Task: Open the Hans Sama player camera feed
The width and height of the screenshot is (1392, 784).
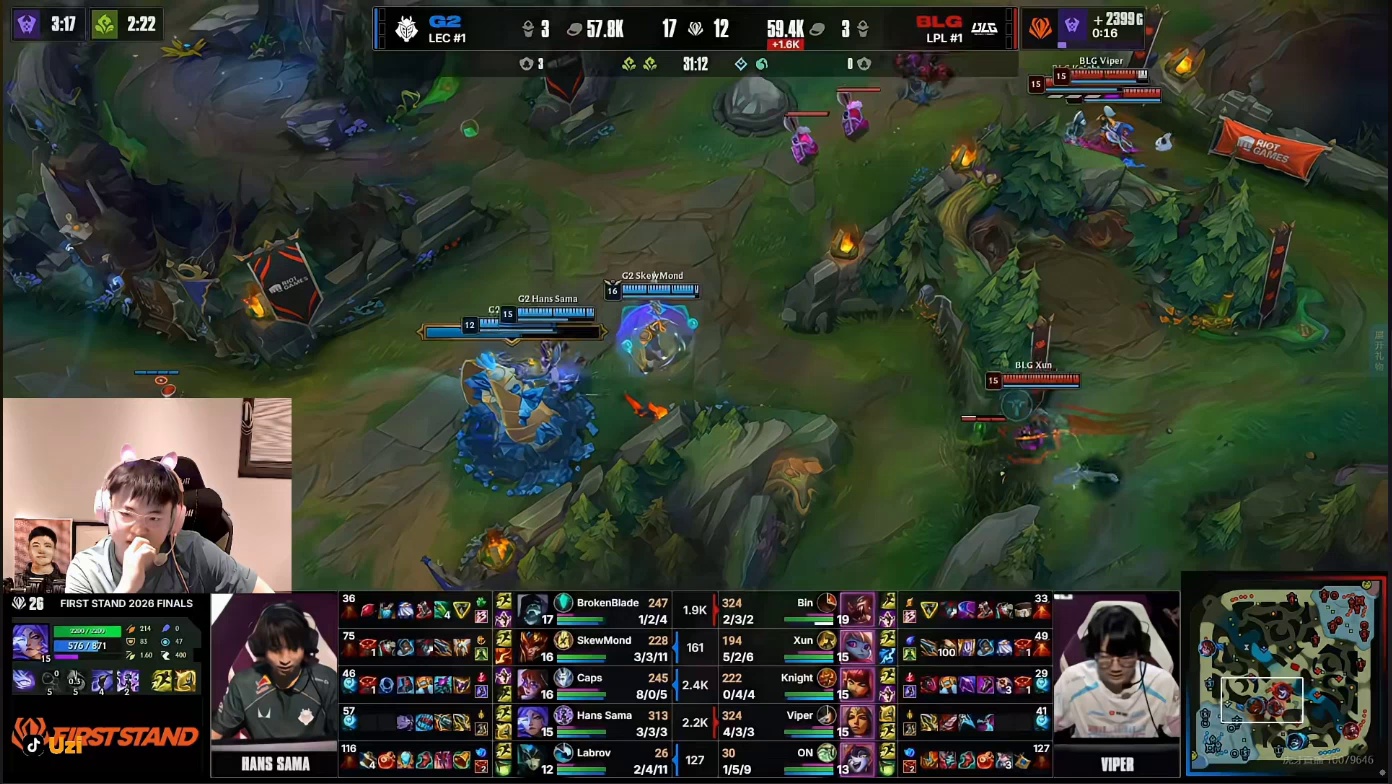Action: (x=274, y=670)
